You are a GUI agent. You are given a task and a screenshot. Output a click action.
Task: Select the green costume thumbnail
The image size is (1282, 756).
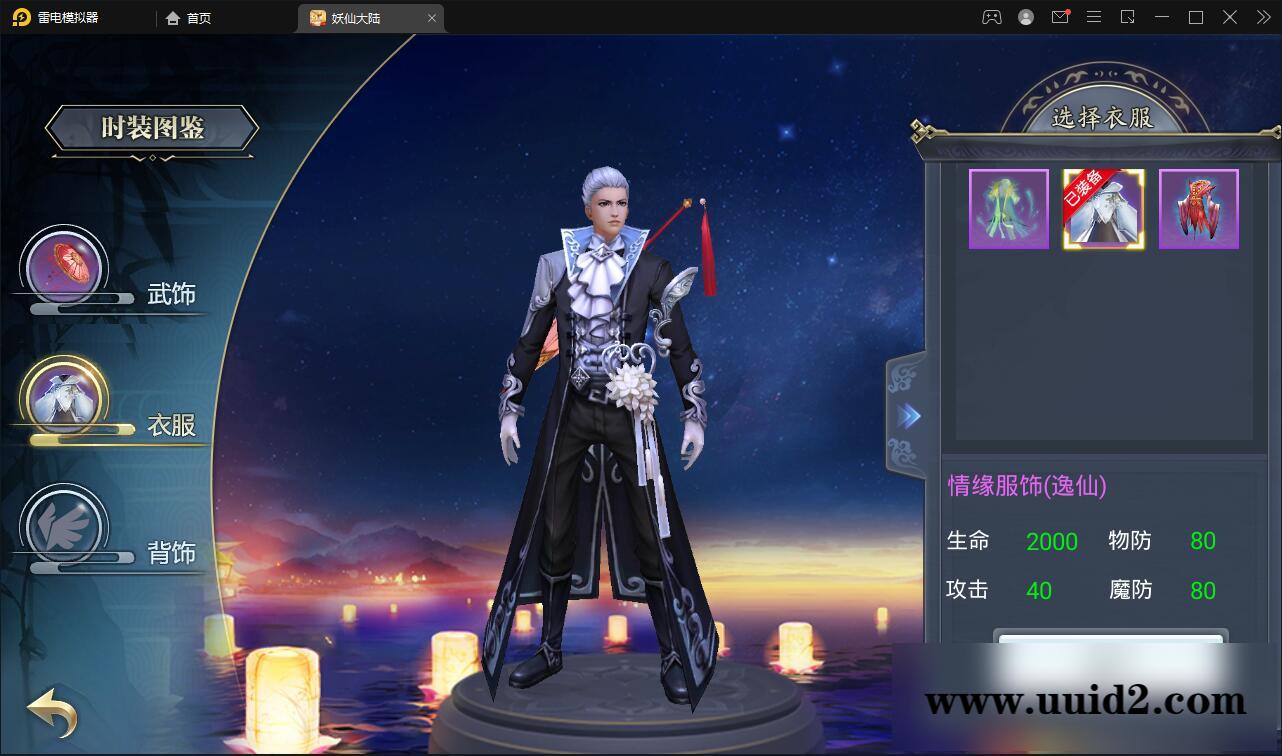click(x=1008, y=208)
